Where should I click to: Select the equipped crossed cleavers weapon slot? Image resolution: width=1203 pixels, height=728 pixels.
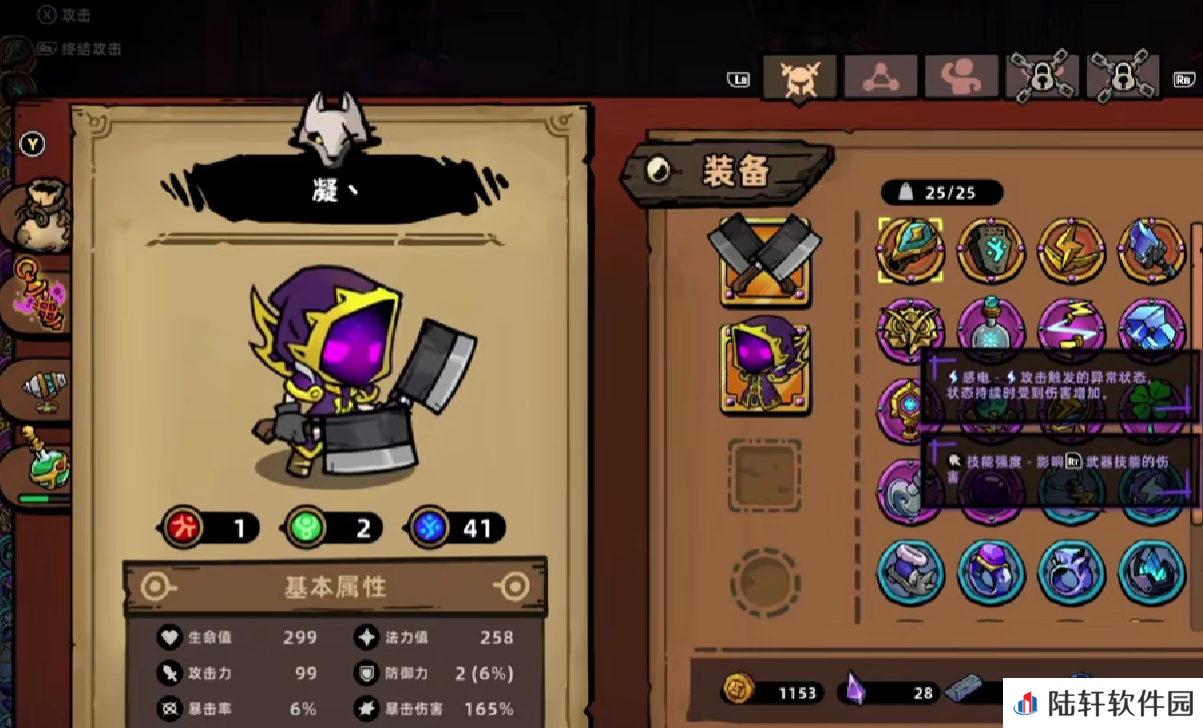765,258
